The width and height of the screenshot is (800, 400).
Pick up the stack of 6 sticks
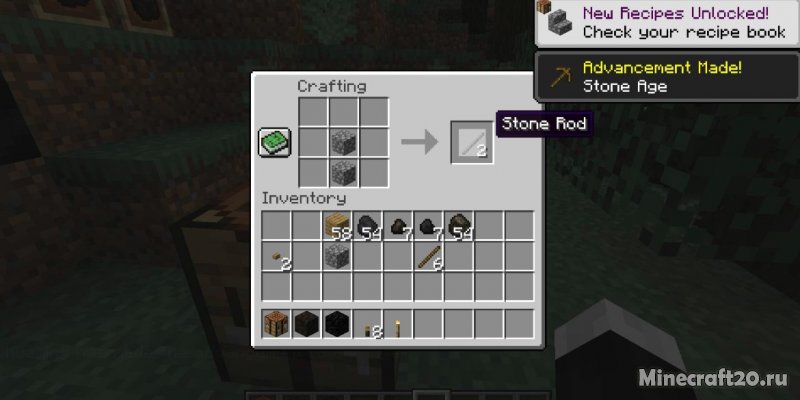(429, 257)
